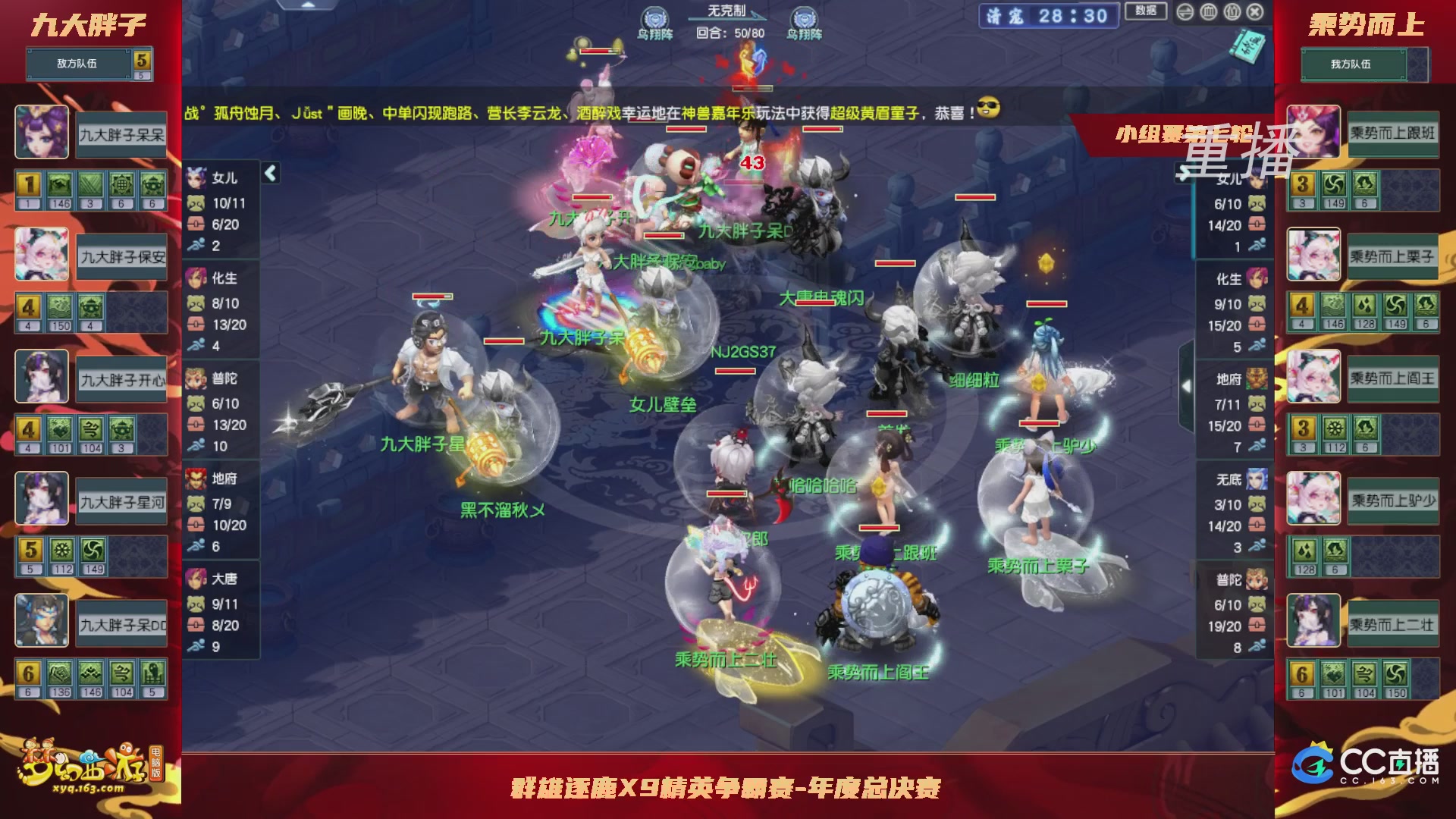Collapse the ally stats panel via right chevron
The width and height of the screenshot is (1456, 819).
click(x=1186, y=385)
